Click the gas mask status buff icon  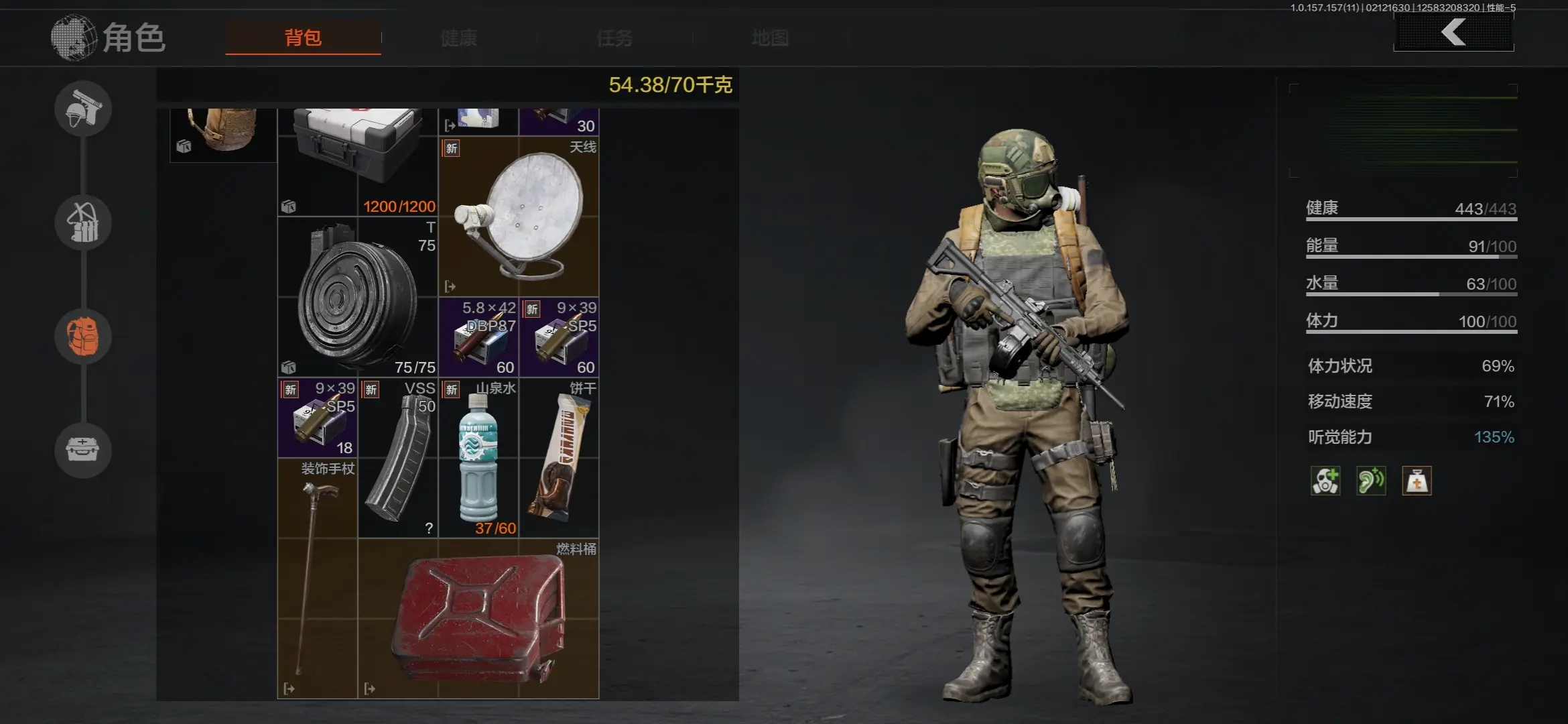coord(1325,481)
